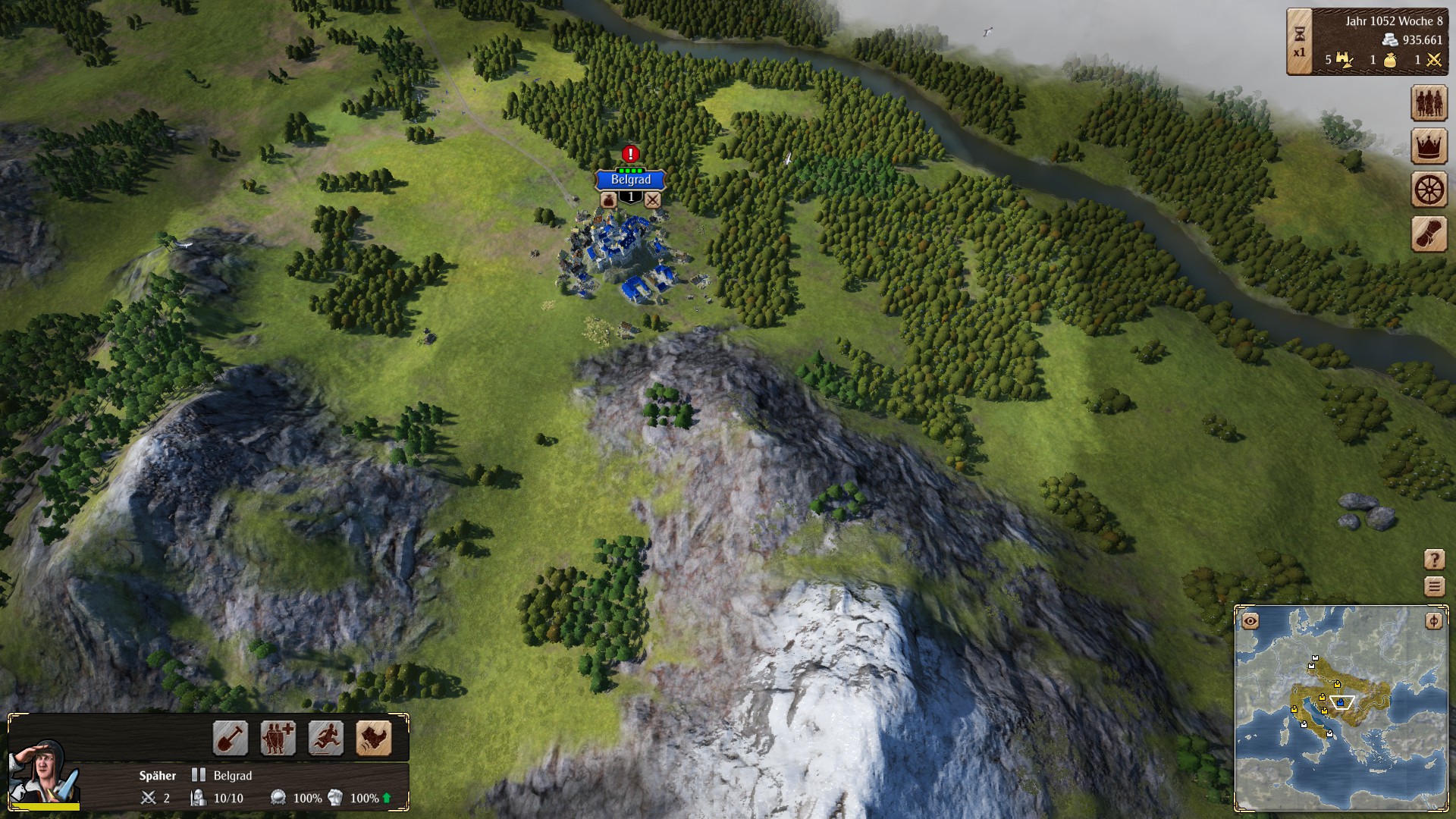Select the shovel action for the scout

230,738
